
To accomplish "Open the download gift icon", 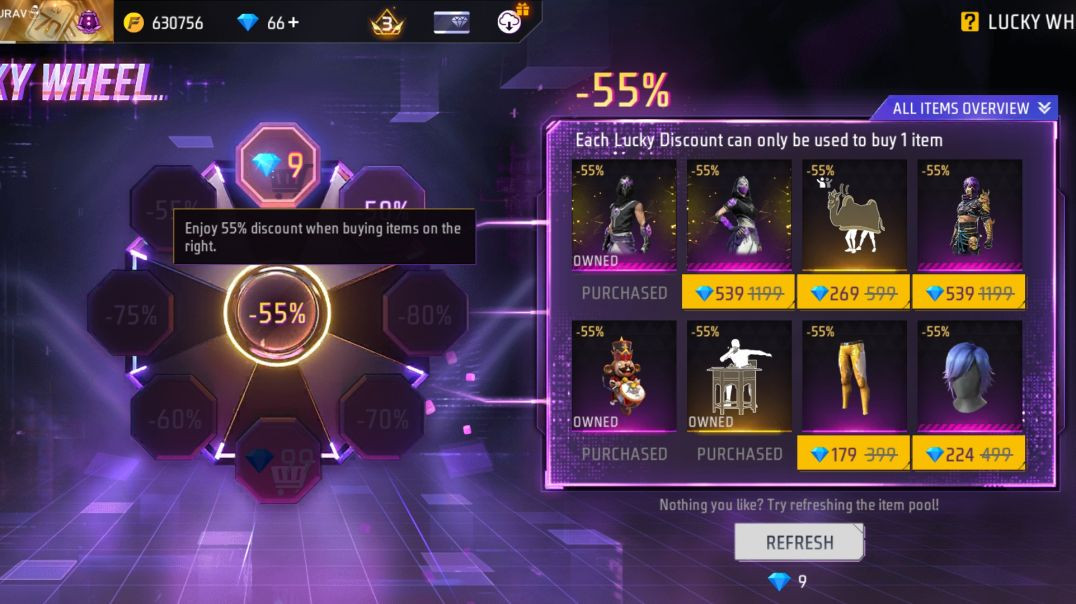I will (x=513, y=20).
